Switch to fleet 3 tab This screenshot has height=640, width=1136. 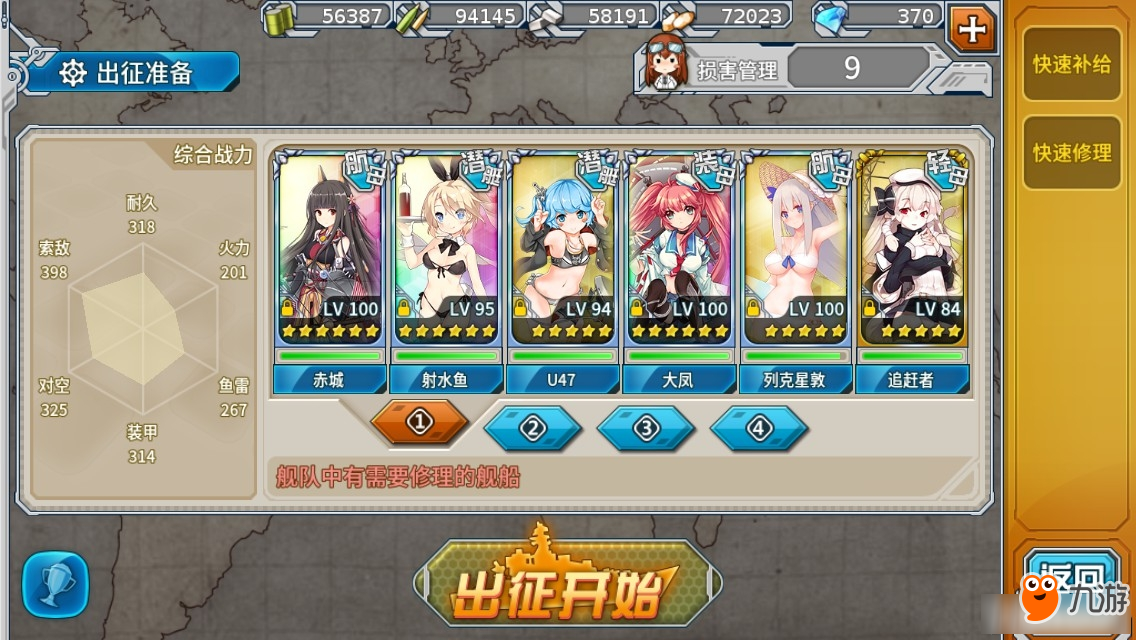click(x=645, y=428)
